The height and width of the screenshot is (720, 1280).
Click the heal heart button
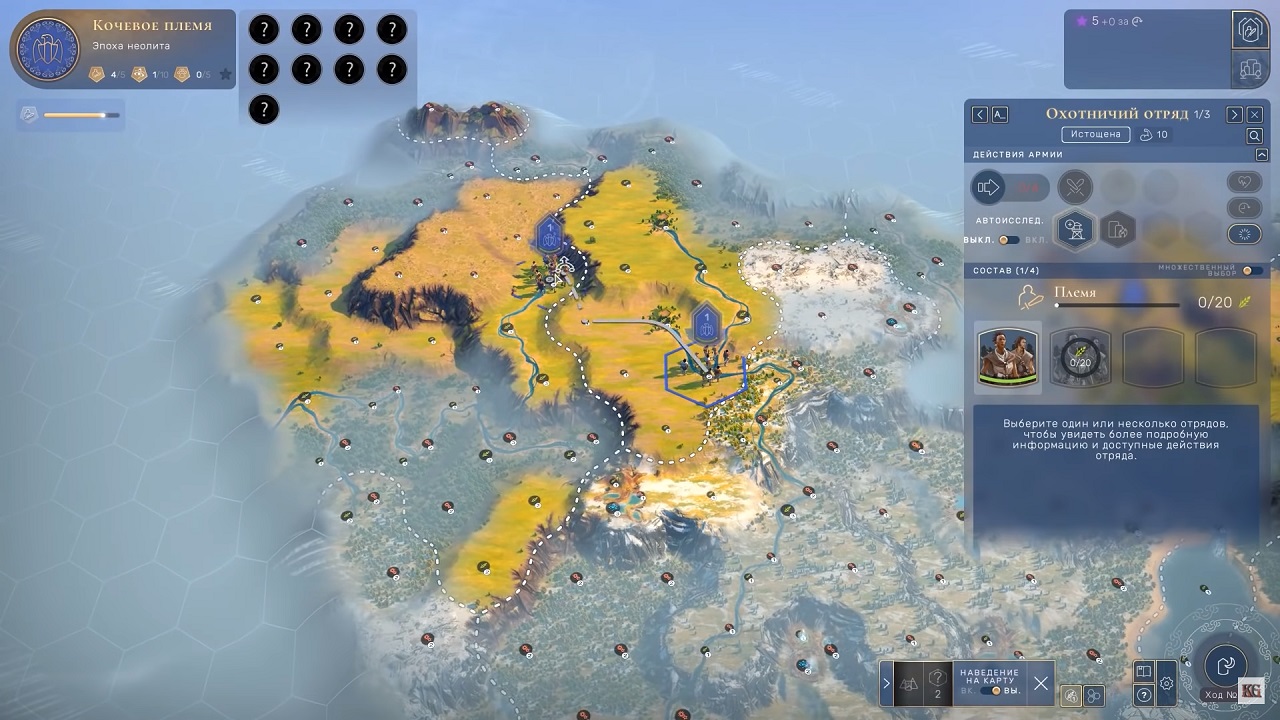1244,183
